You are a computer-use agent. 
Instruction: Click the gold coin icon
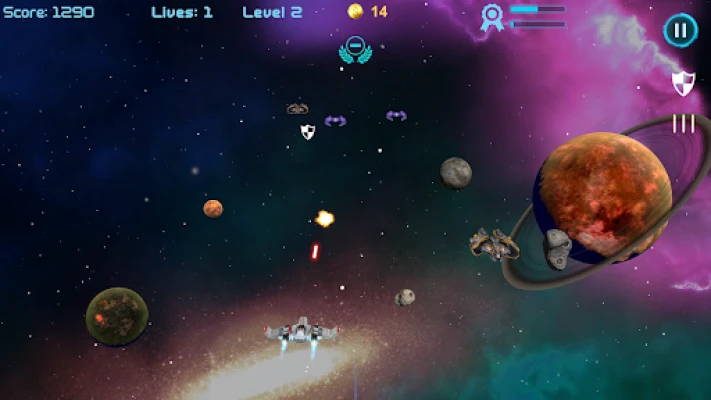(x=354, y=11)
